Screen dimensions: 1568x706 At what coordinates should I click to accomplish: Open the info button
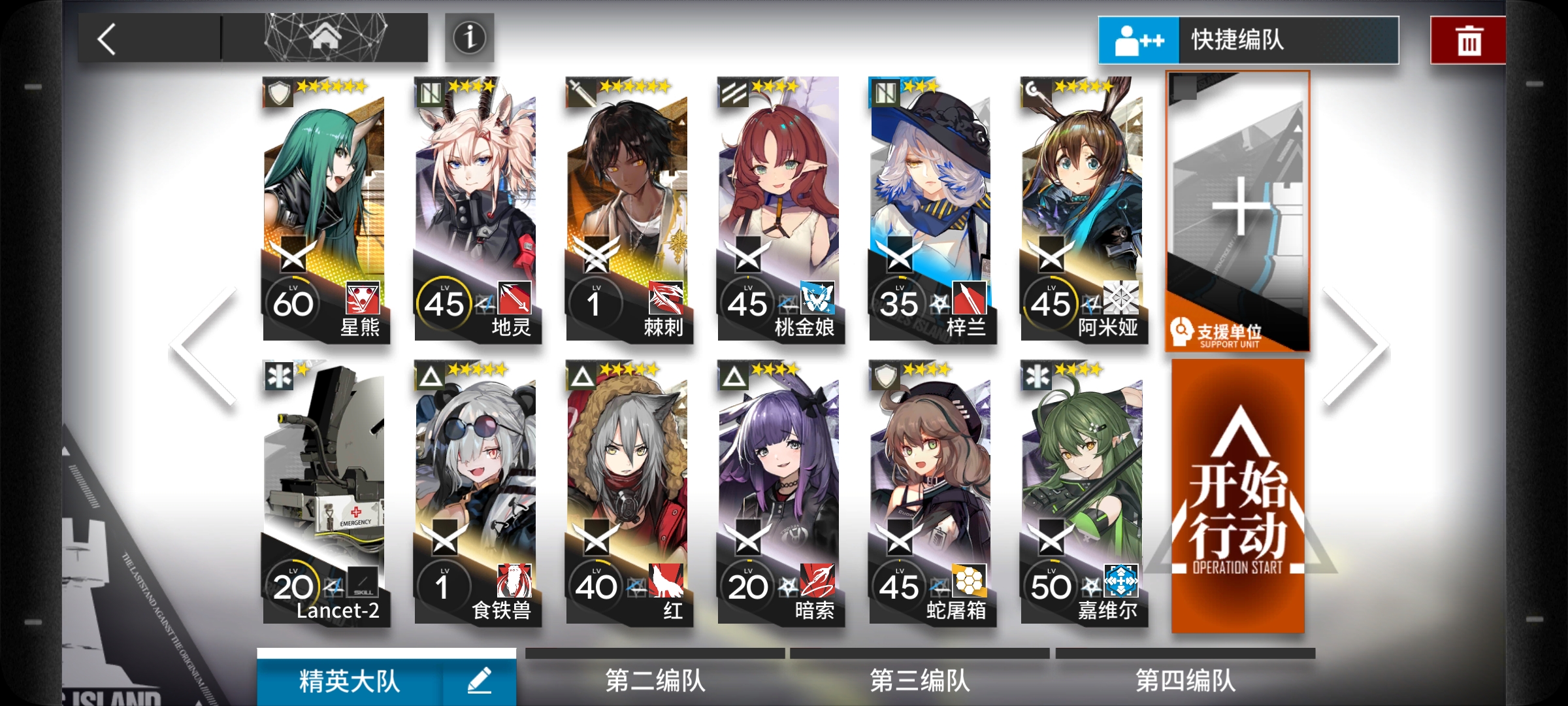tap(469, 38)
